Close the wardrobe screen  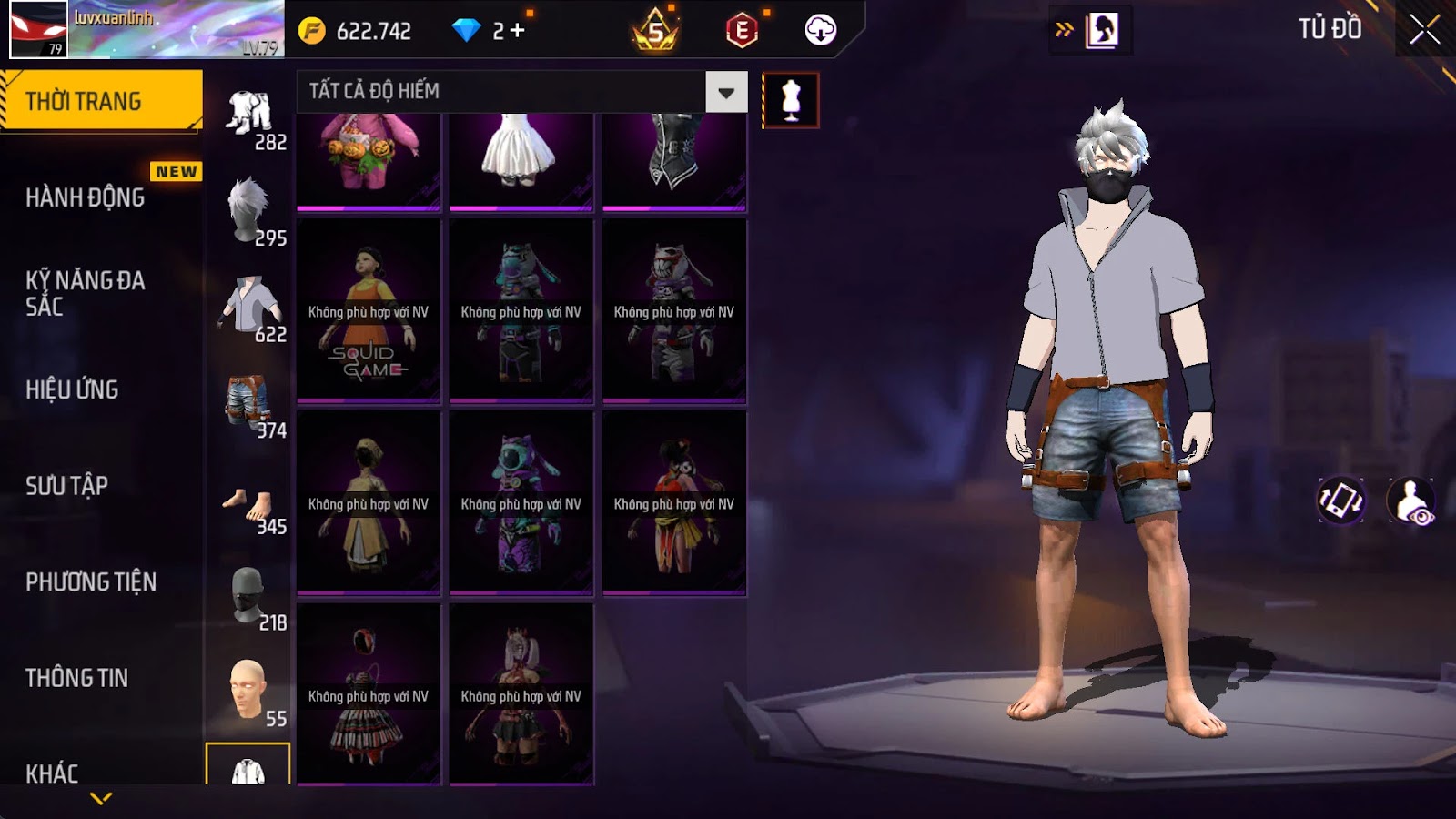coord(1424,31)
